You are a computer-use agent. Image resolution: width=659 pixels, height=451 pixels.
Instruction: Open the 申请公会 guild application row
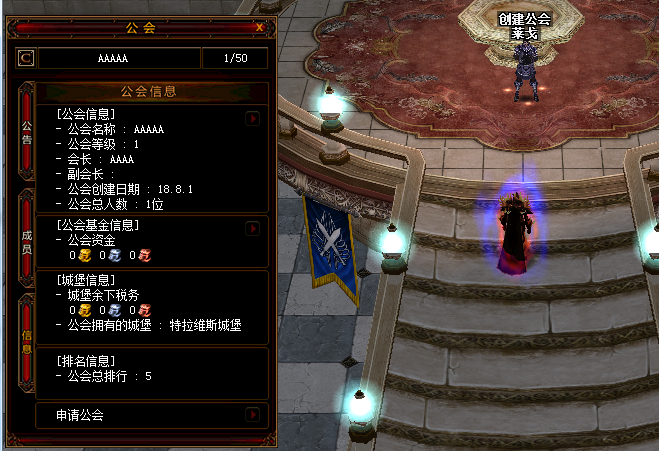pyautogui.click(x=152, y=414)
